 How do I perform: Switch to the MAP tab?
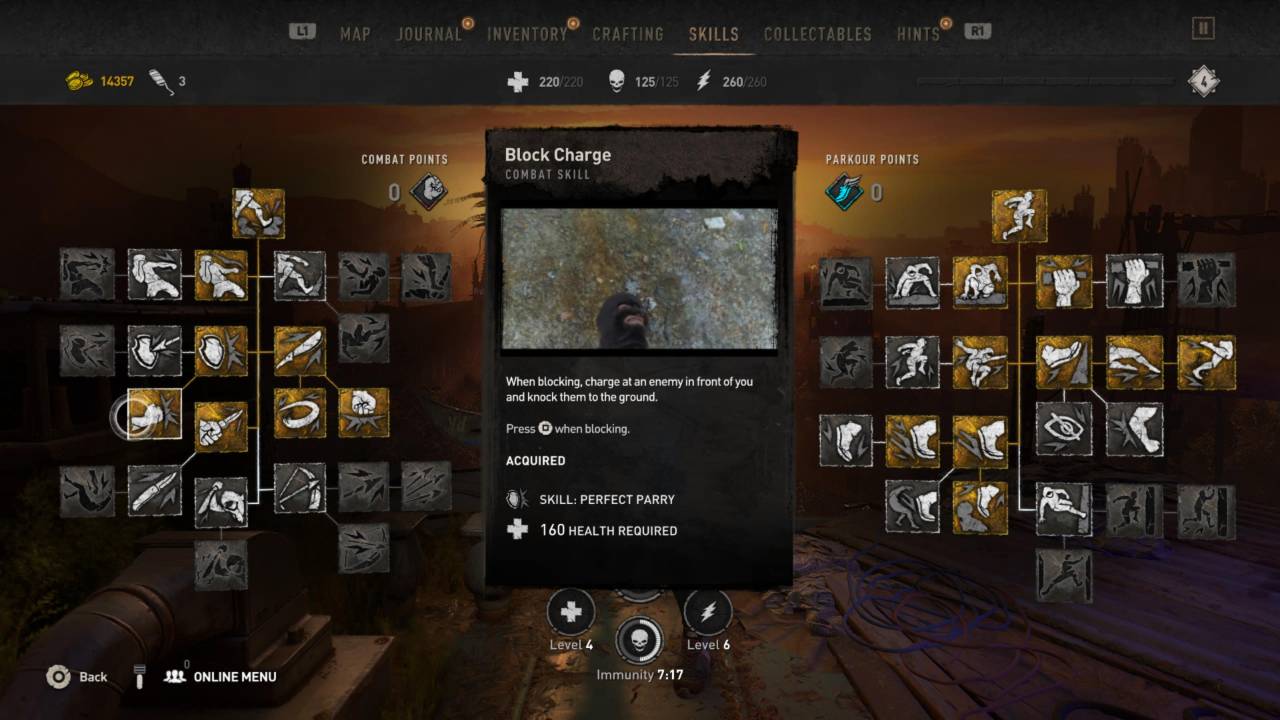(x=355, y=33)
